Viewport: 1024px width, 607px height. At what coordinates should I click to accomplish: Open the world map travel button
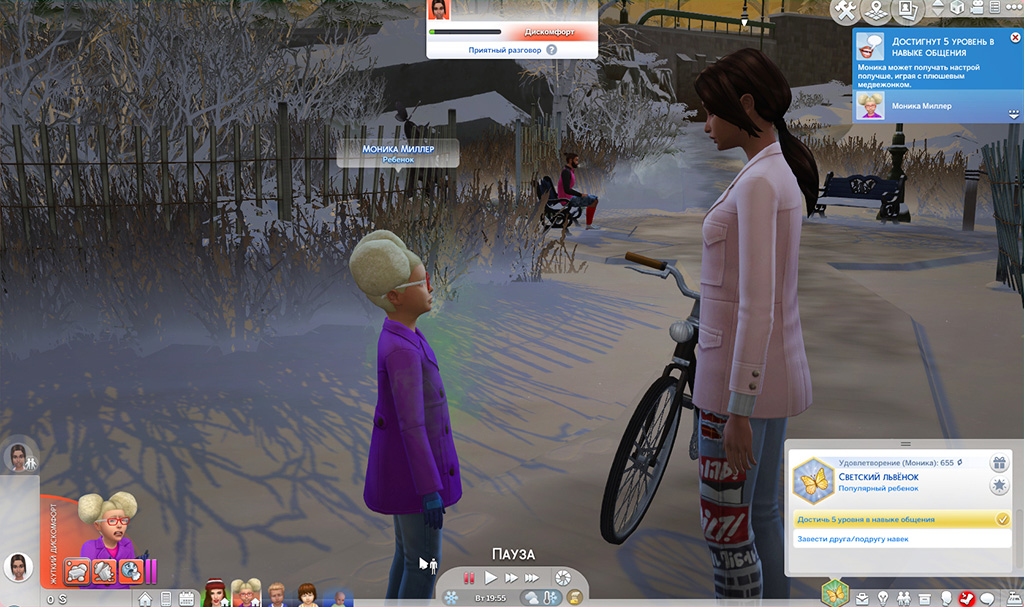click(877, 11)
